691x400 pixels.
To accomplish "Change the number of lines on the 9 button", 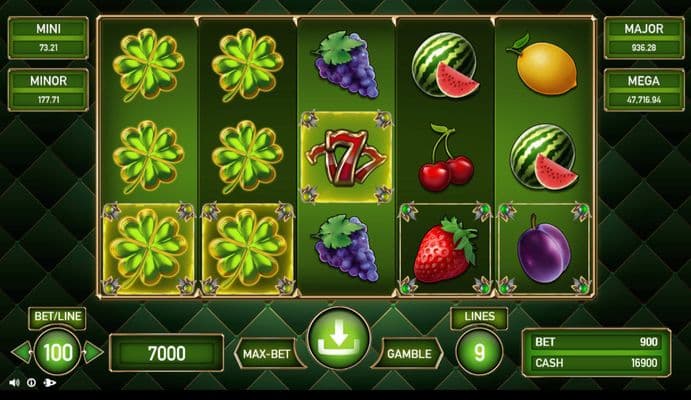I will click(x=478, y=352).
